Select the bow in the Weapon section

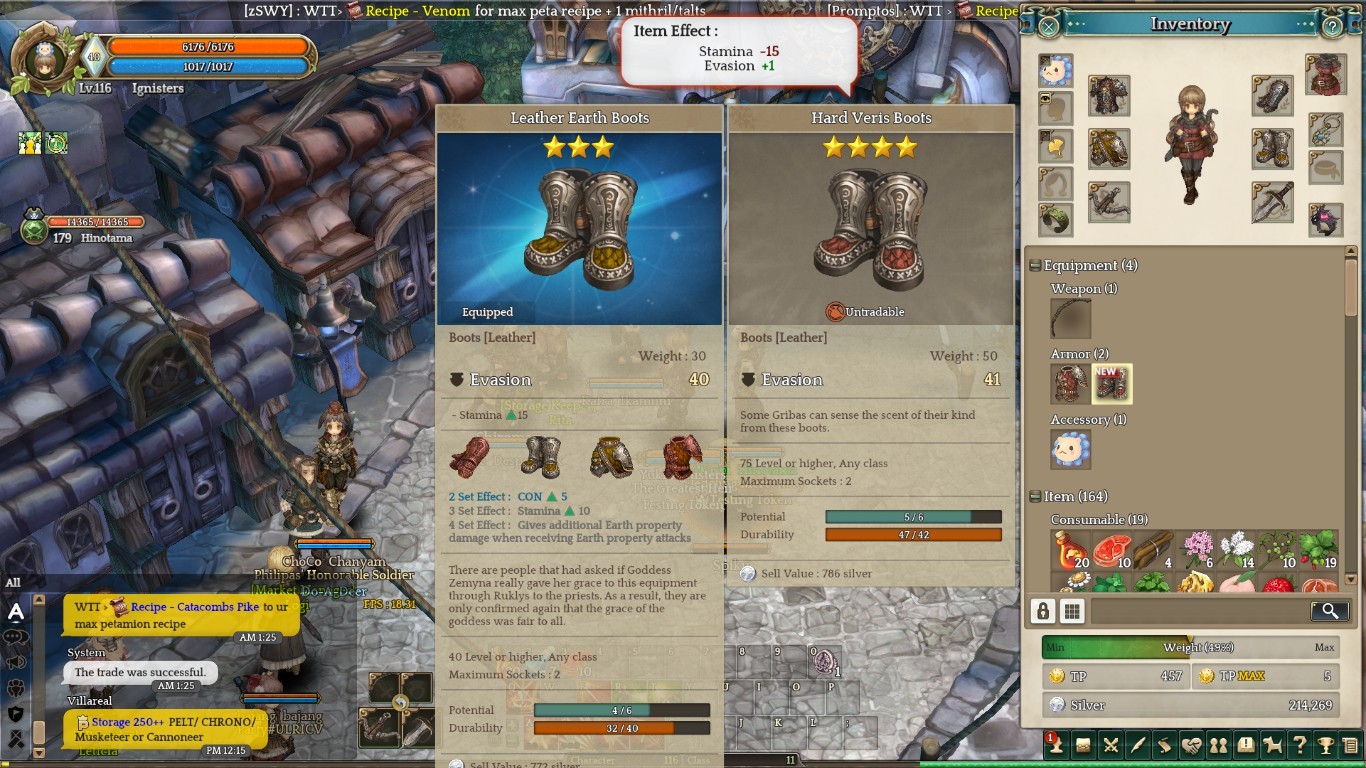point(1071,319)
